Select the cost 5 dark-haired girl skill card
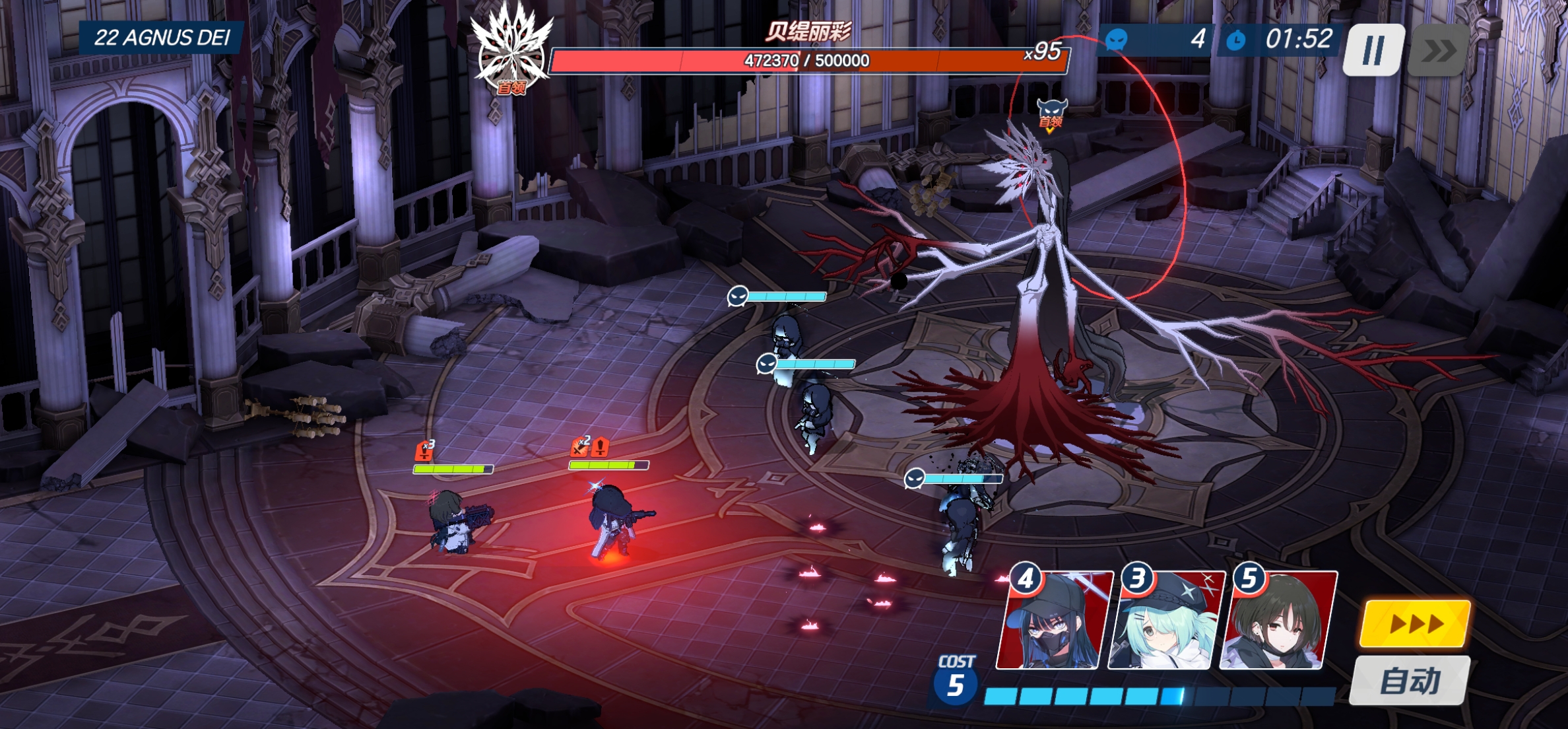 pos(1278,621)
